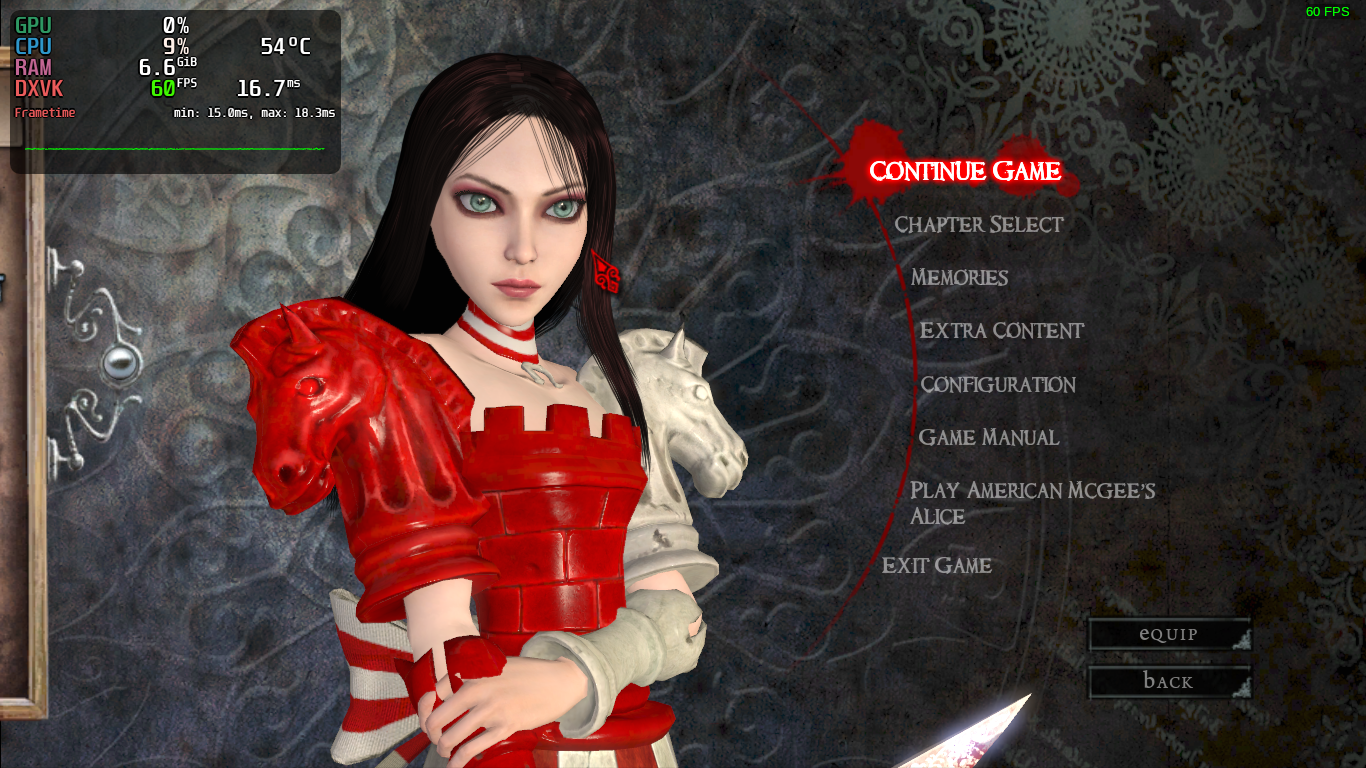
Task: Click the Equip button
Action: click(1168, 634)
